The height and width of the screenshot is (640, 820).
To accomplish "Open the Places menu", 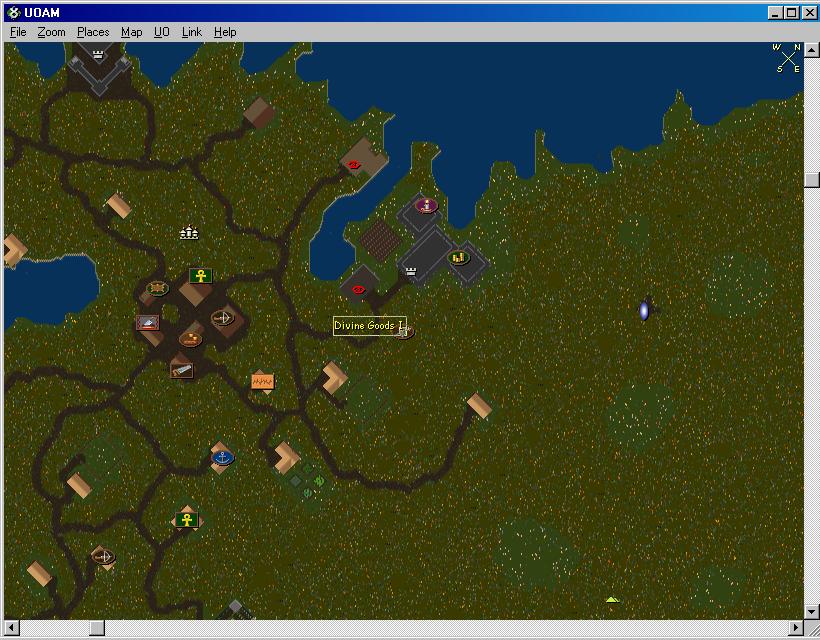I will pos(93,32).
